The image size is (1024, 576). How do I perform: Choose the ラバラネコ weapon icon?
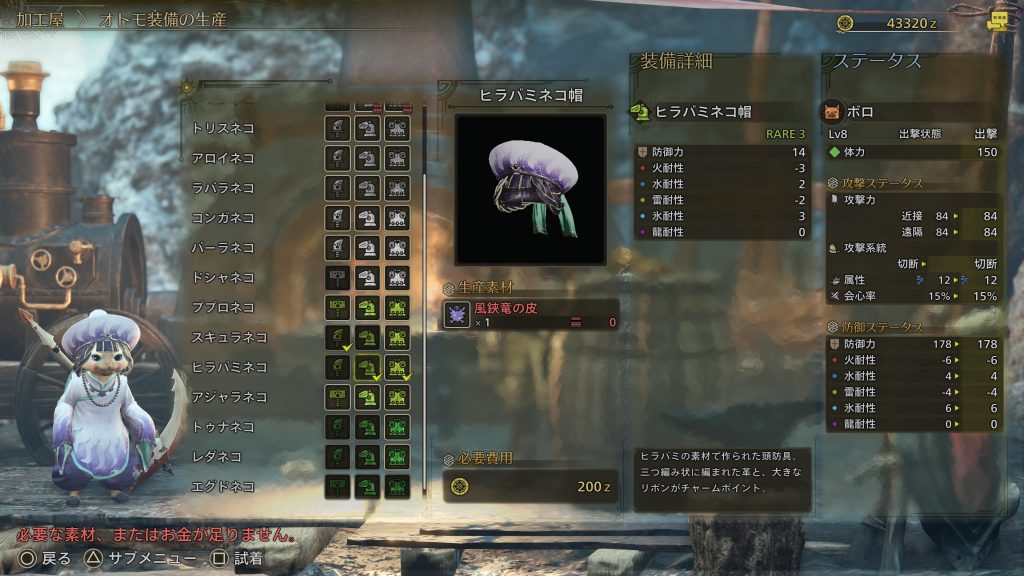pos(337,188)
